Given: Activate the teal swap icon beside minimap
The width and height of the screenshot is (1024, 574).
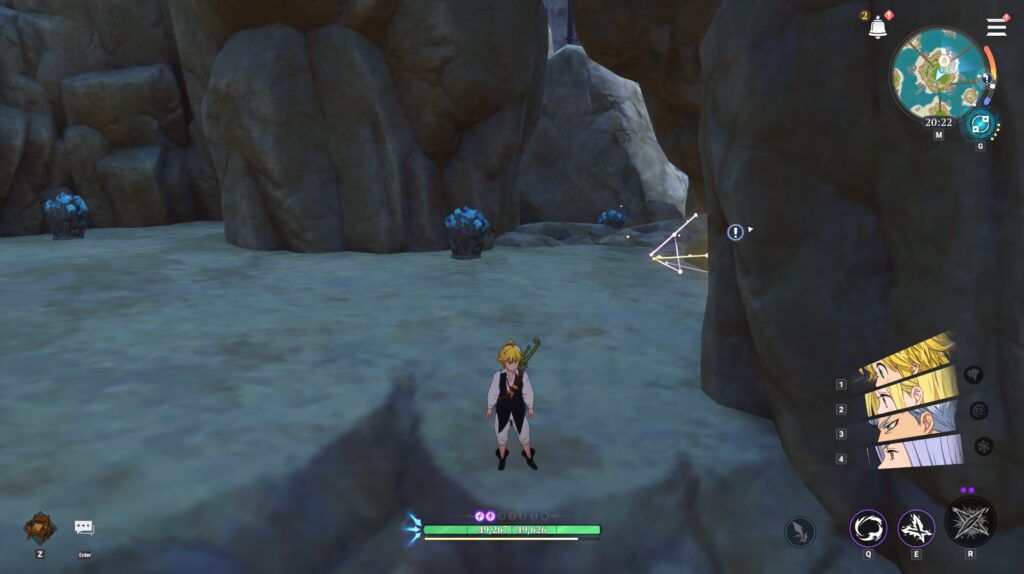Looking at the screenshot, I should tap(979, 125).
